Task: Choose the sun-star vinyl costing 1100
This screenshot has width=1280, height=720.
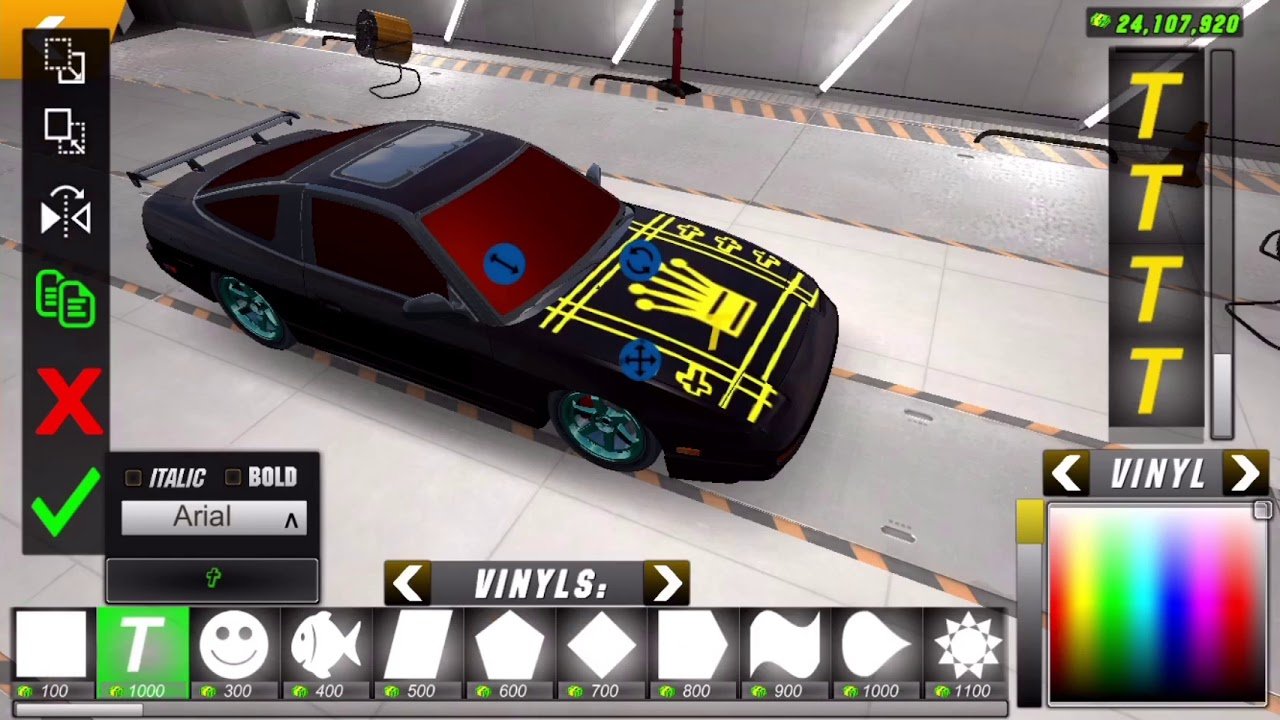Action: click(x=968, y=645)
